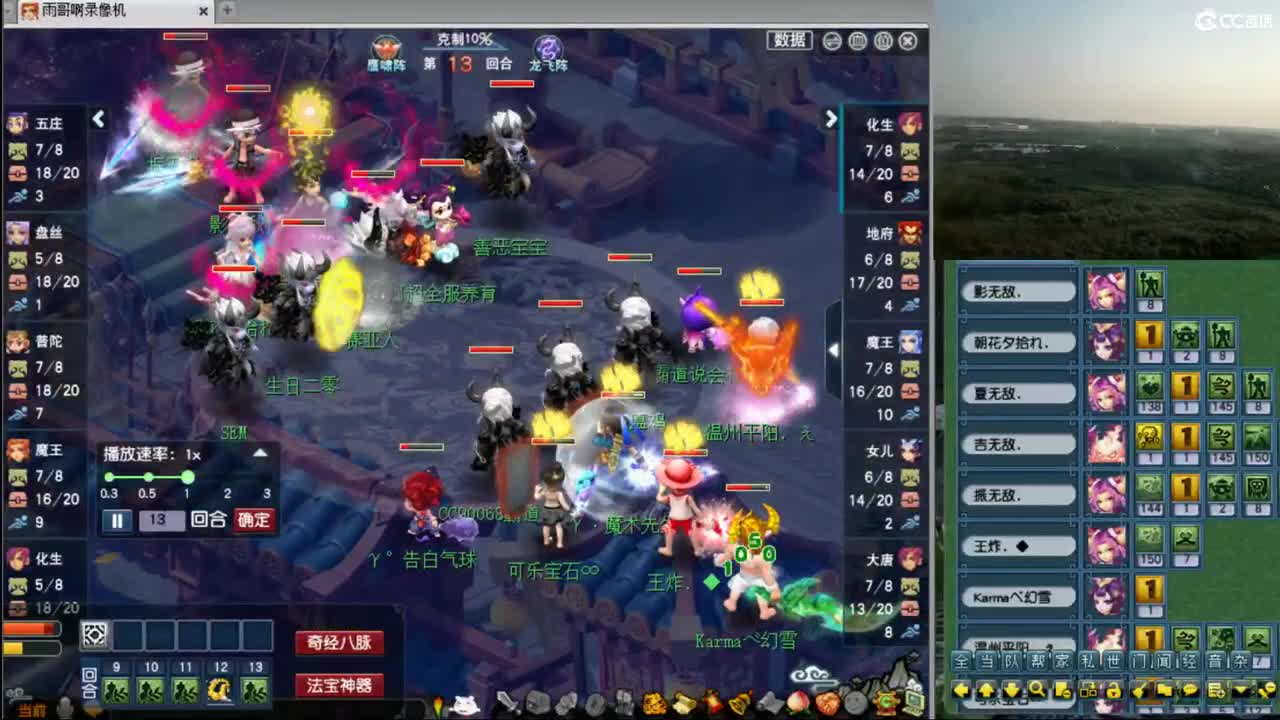The image size is (1280, 720).
Task: Expand more enemies with the right chevron arrow
Action: click(832, 118)
